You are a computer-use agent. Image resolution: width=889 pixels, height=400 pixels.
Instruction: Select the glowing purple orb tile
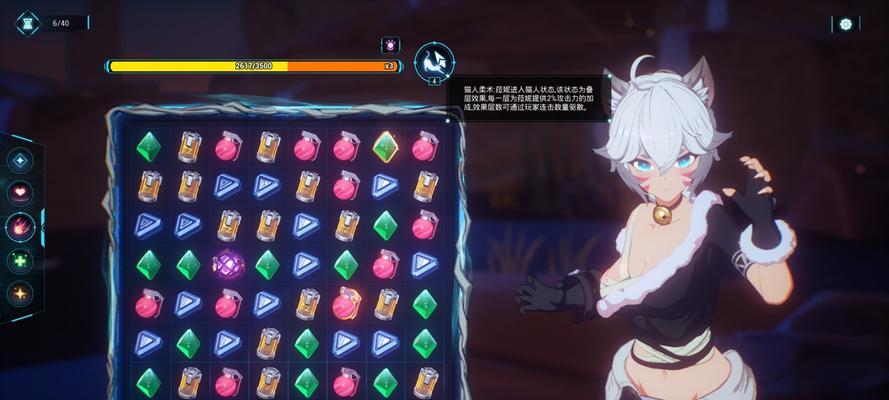point(228,264)
